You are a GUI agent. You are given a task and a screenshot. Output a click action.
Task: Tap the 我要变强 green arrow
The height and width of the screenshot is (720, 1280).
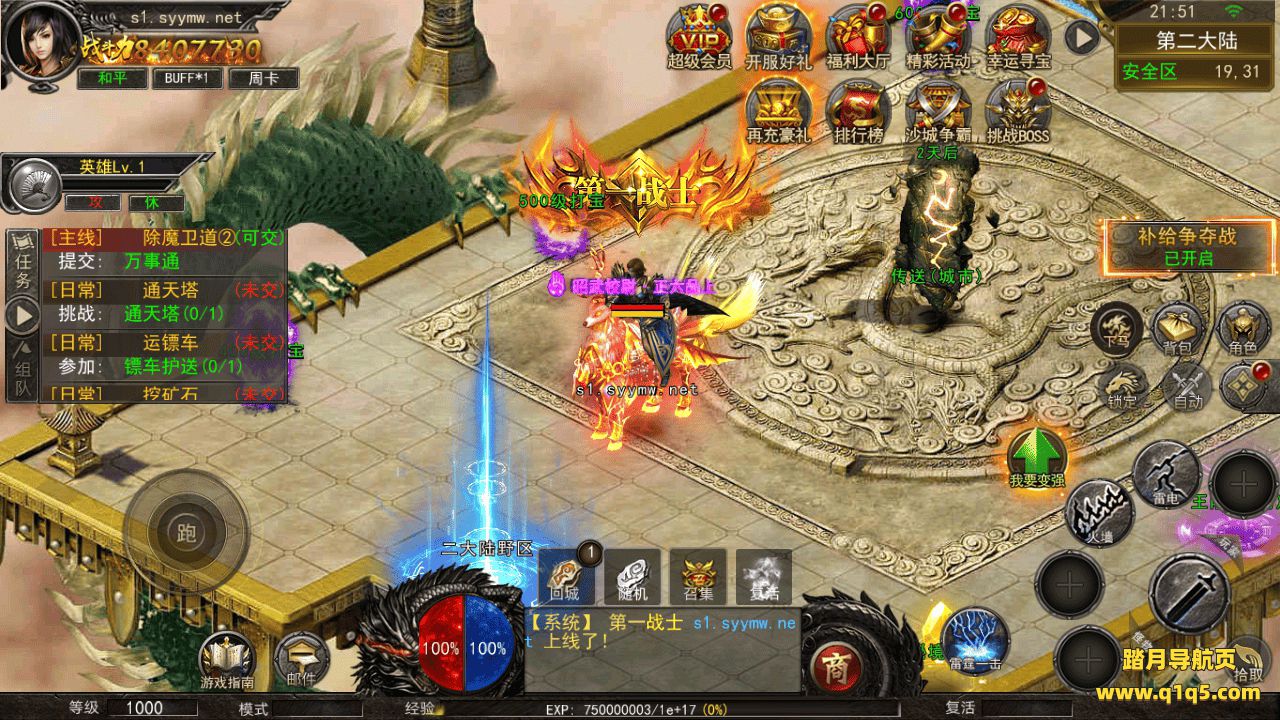1036,457
